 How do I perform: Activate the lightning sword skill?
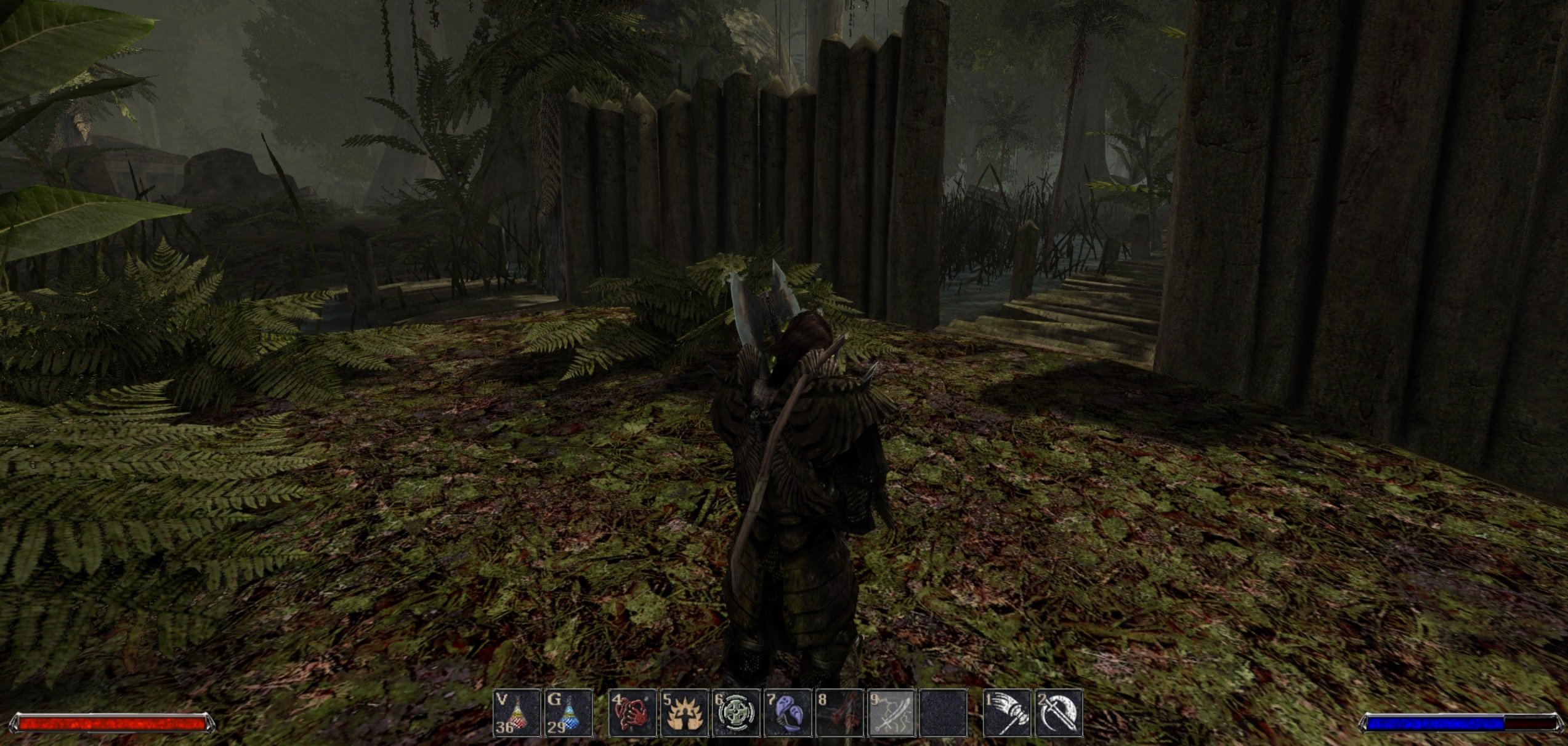891,713
